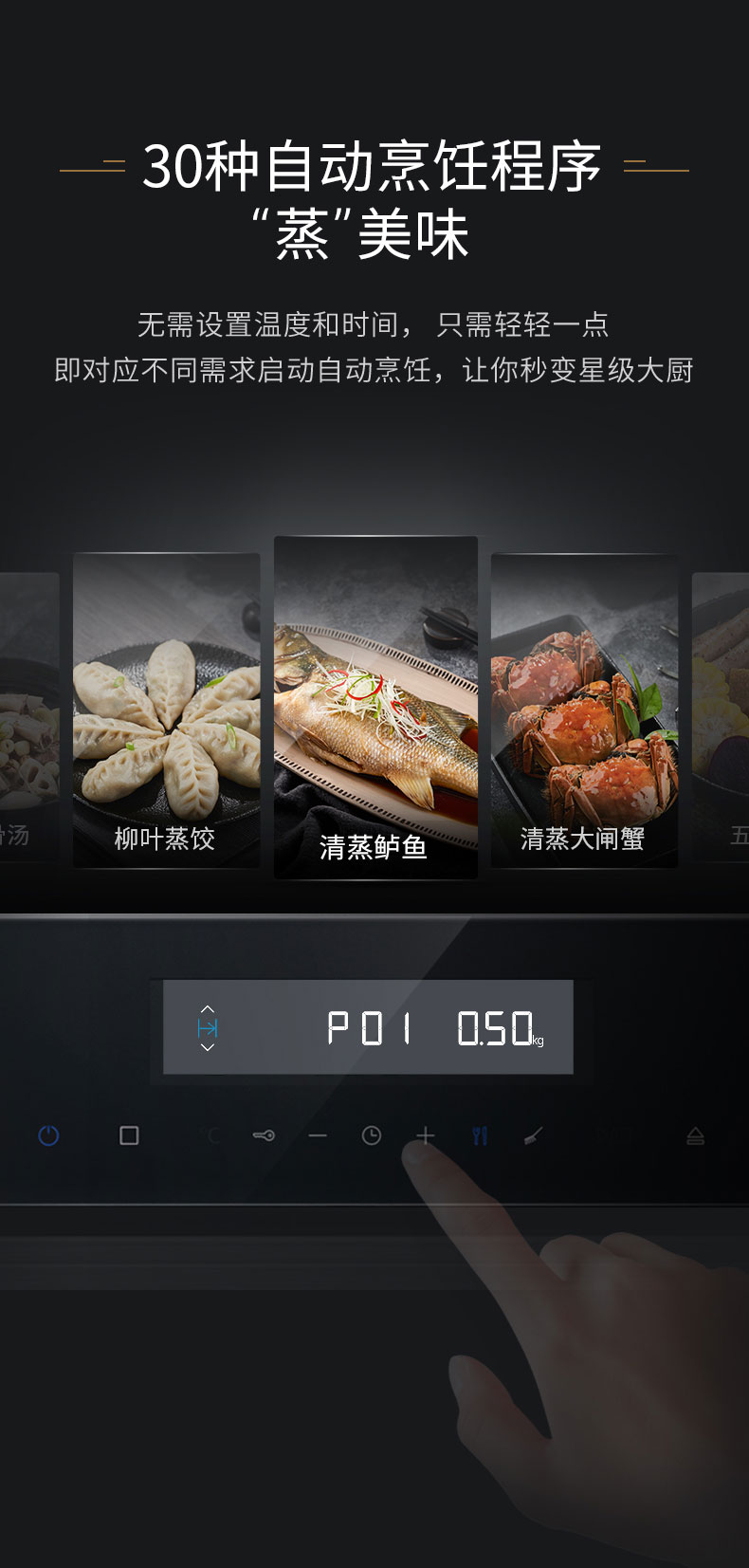Image resolution: width=749 pixels, height=1568 pixels.
Task: Select the blue fork-and-knife auto menu icon
Action: (480, 1135)
